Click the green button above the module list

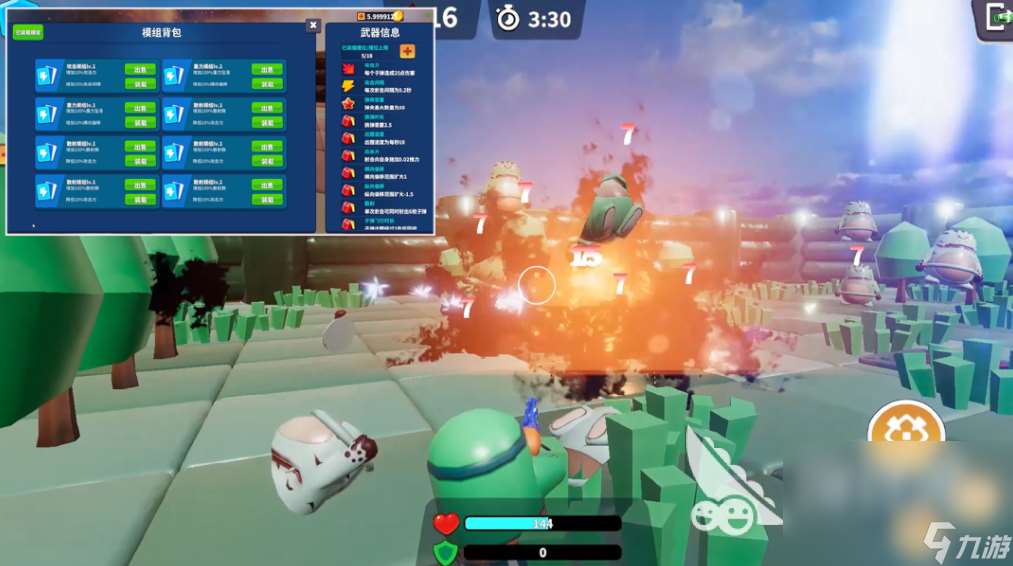point(28,32)
